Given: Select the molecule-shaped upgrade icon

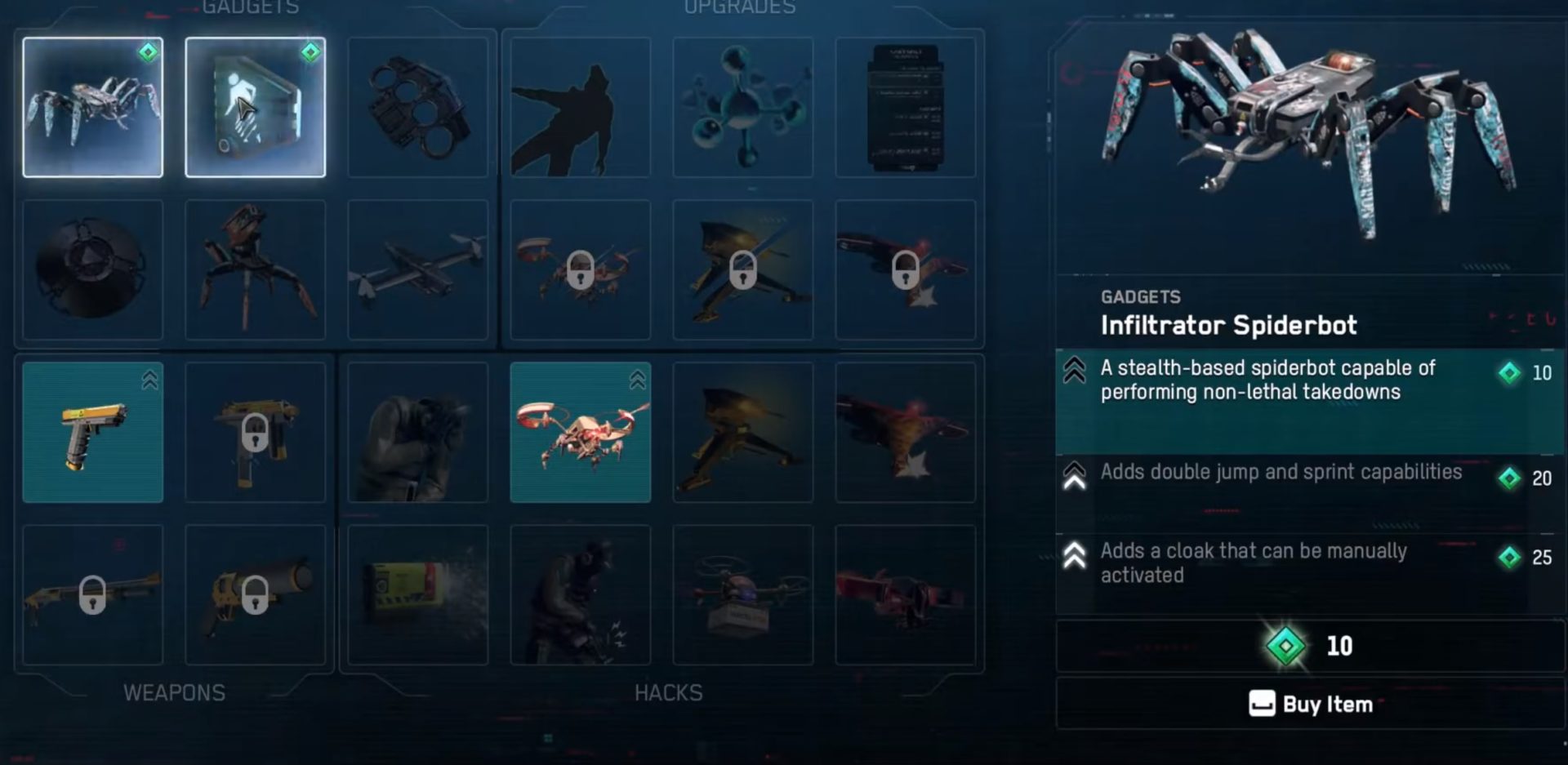Looking at the screenshot, I should [x=744, y=106].
